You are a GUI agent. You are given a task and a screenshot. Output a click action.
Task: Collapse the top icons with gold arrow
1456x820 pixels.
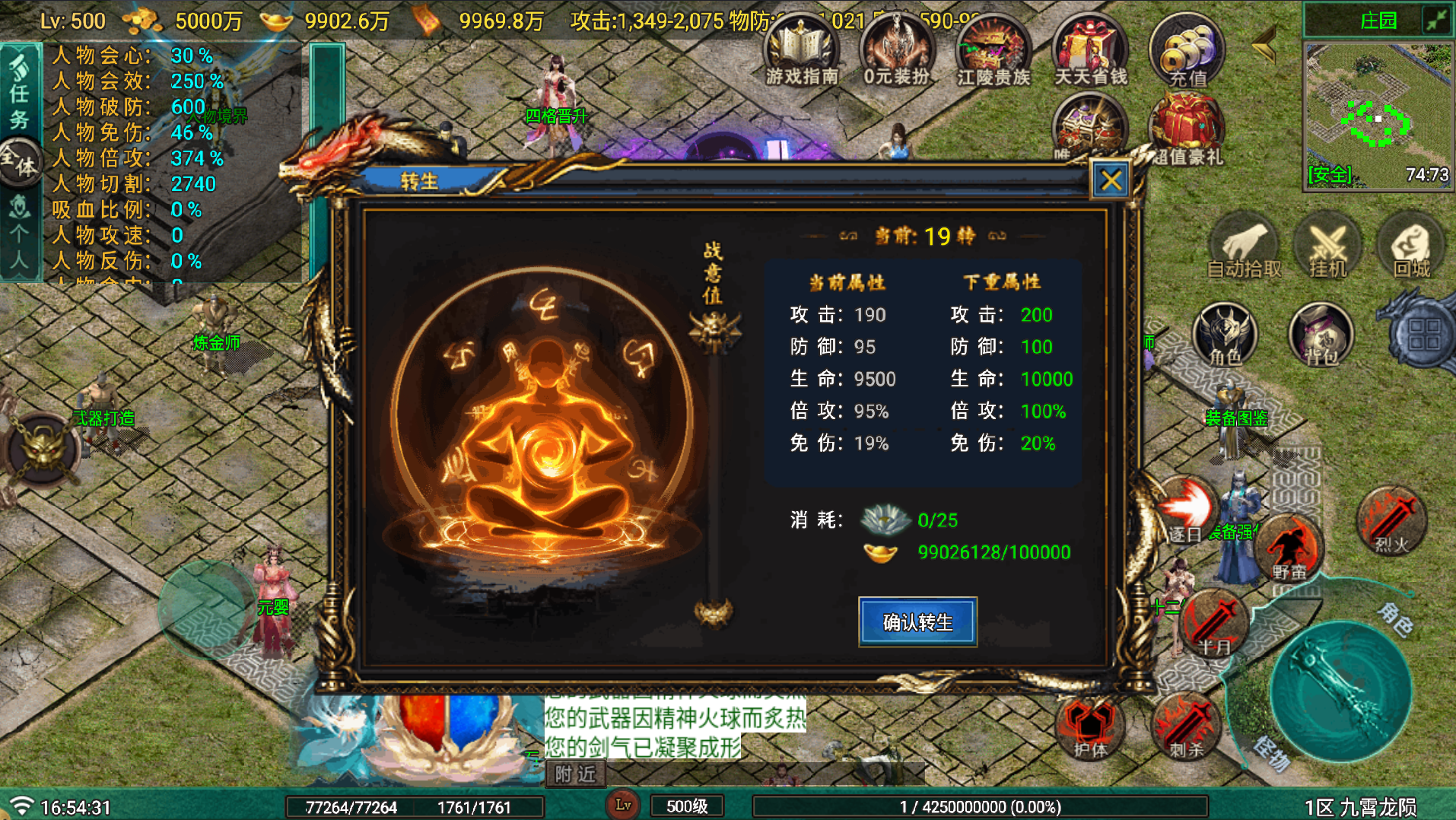coord(1262,46)
